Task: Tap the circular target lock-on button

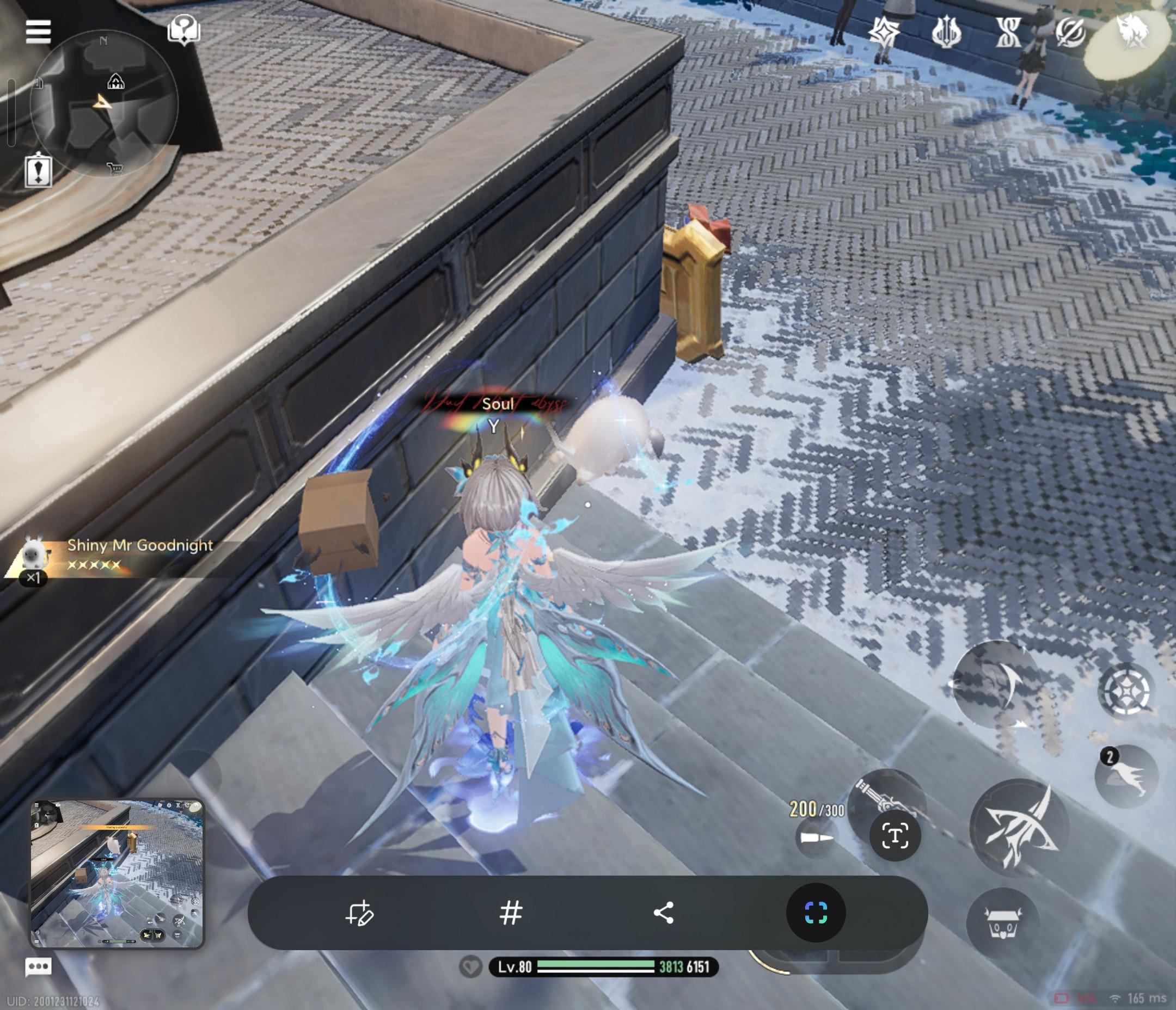Action: click(1126, 691)
